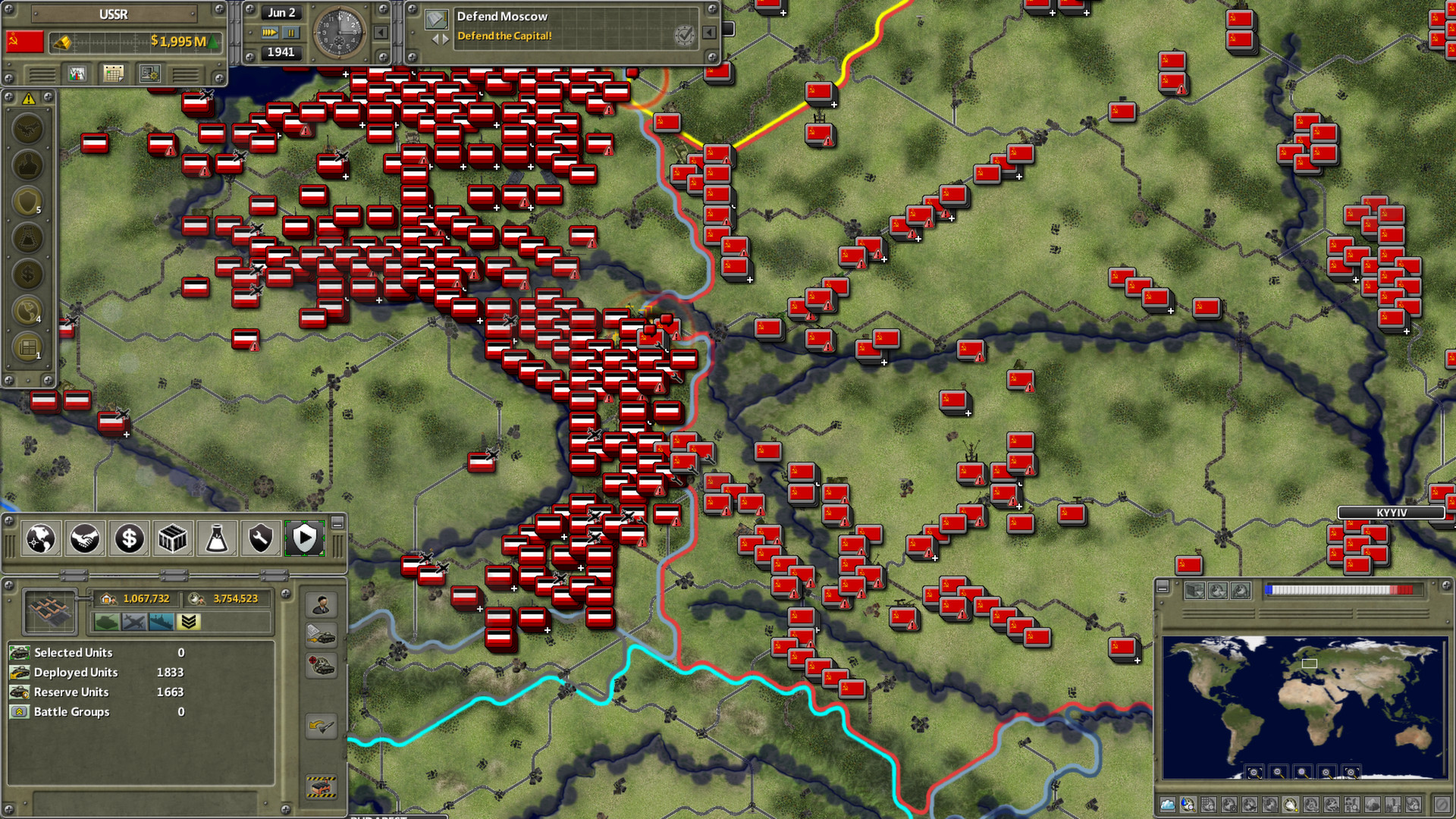Expand the unit filter double-chevron

click(x=189, y=621)
